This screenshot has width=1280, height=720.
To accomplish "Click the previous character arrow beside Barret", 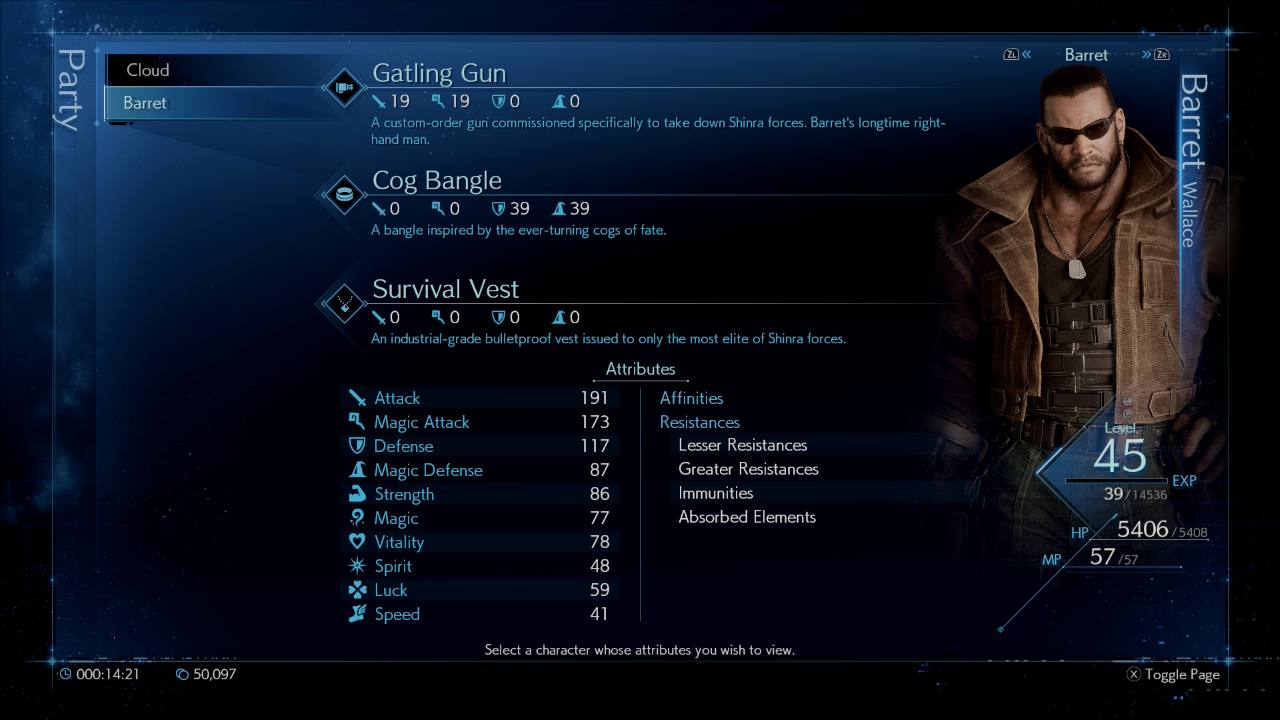I will coord(1018,55).
